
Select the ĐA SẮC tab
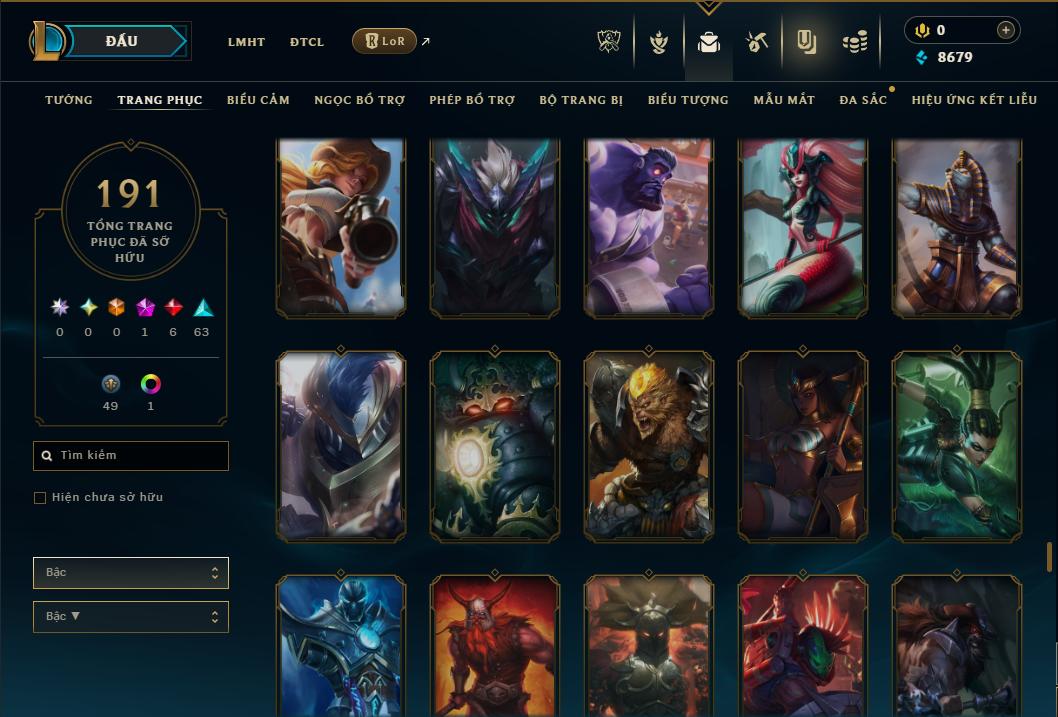[x=863, y=100]
